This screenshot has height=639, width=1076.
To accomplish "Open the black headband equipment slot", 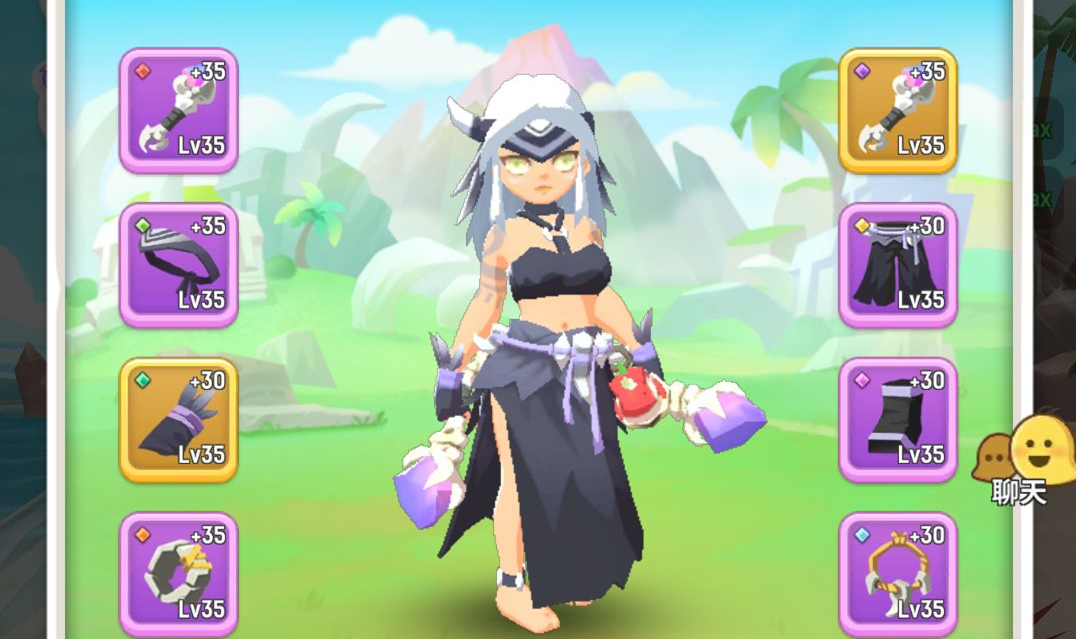I will point(178,266).
